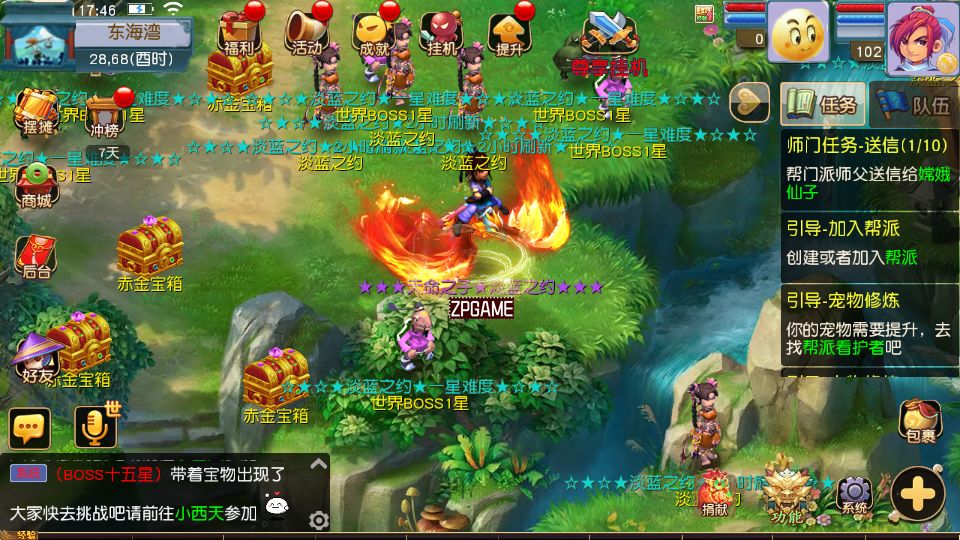Open the 提升 upgrade arrow icon
The width and height of the screenshot is (960, 540).
(x=509, y=32)
